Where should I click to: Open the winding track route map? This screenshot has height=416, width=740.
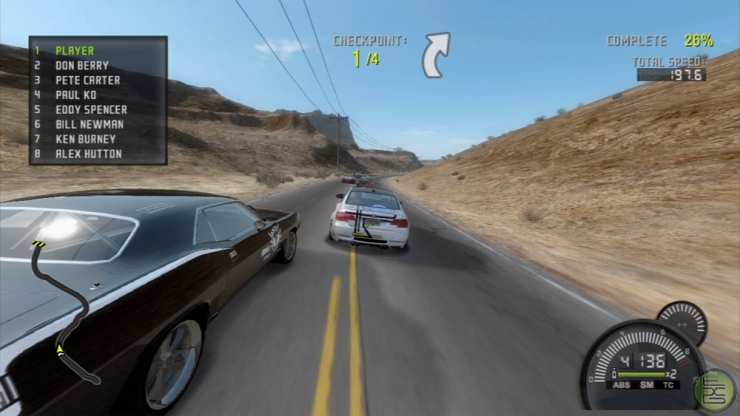(62, 310)
